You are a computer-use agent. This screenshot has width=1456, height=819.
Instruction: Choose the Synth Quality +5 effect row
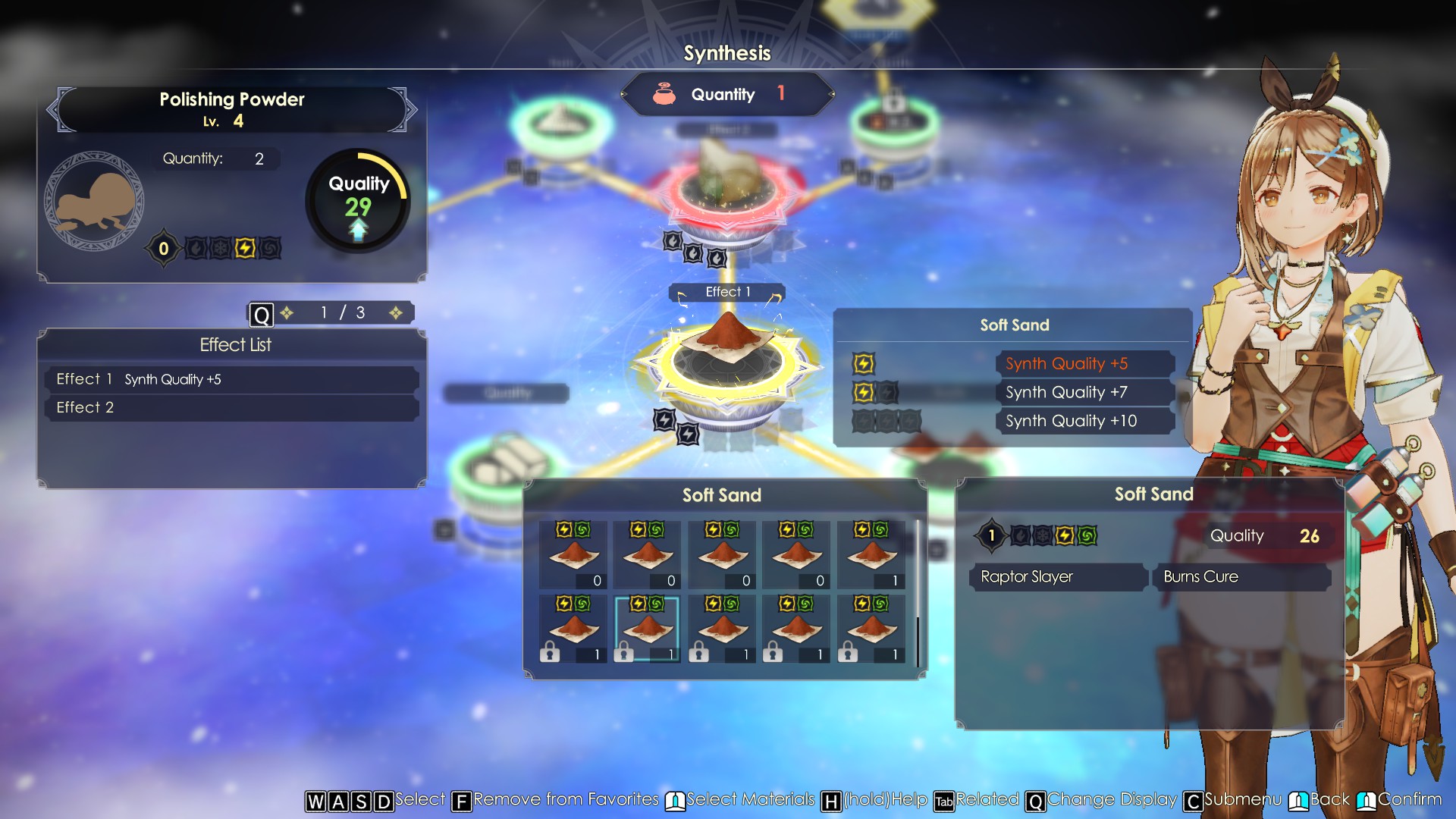point(1084,364)
